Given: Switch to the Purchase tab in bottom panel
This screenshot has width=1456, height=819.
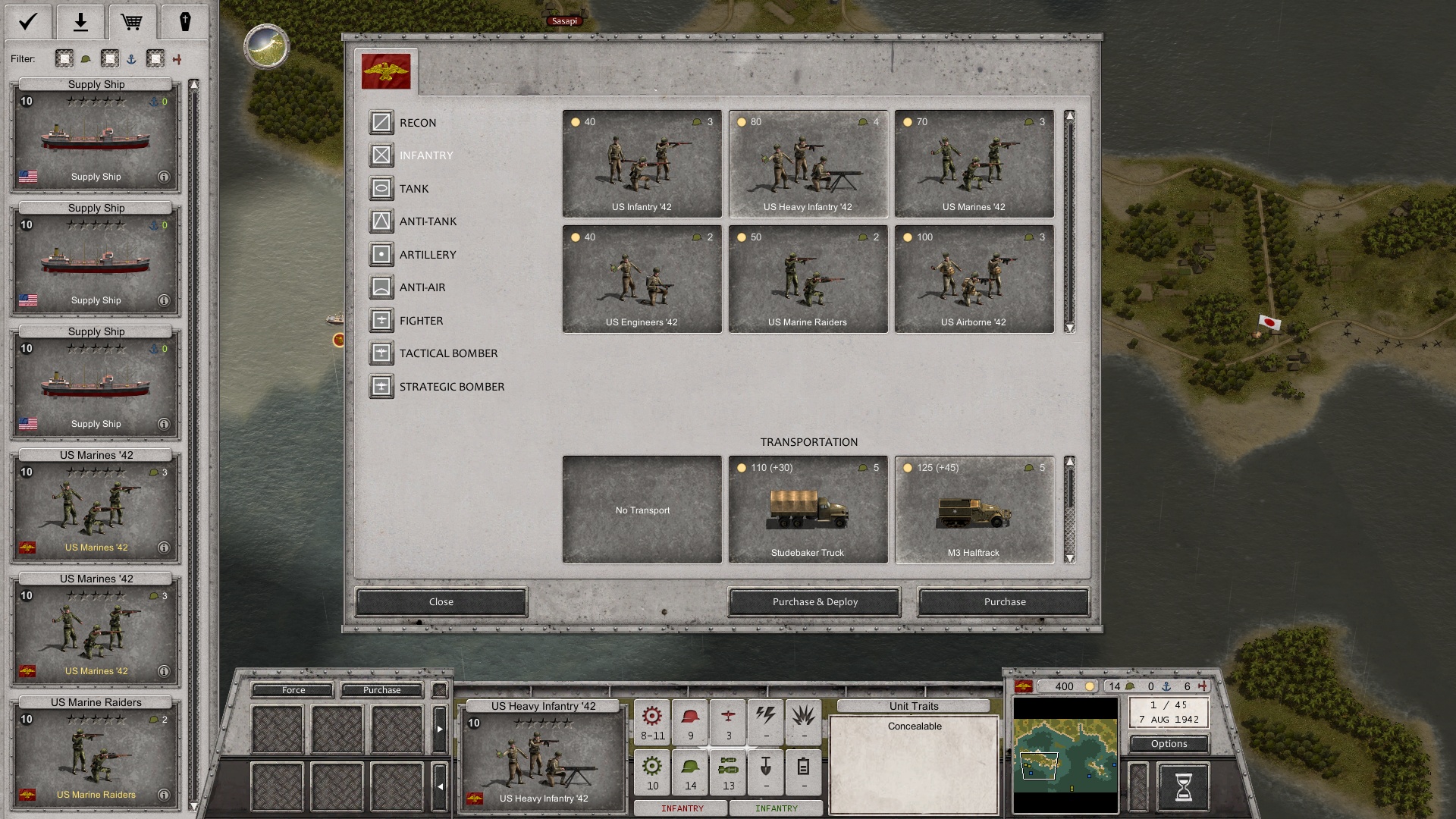Looking at the screenshot, I should (383, 690).
